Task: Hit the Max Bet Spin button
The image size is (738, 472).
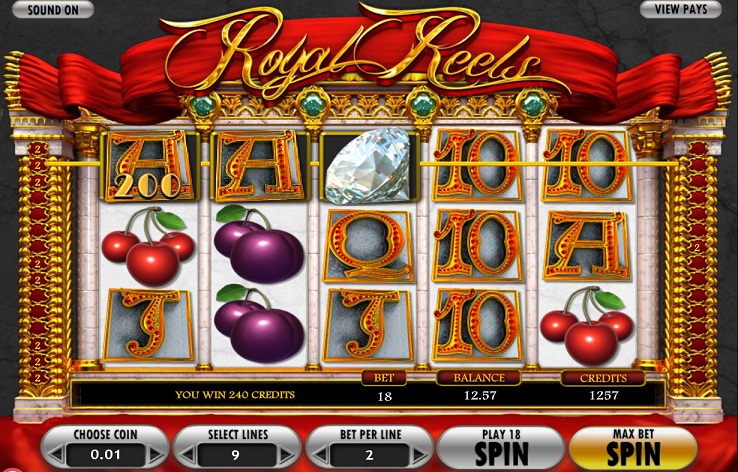Action: 632,447
